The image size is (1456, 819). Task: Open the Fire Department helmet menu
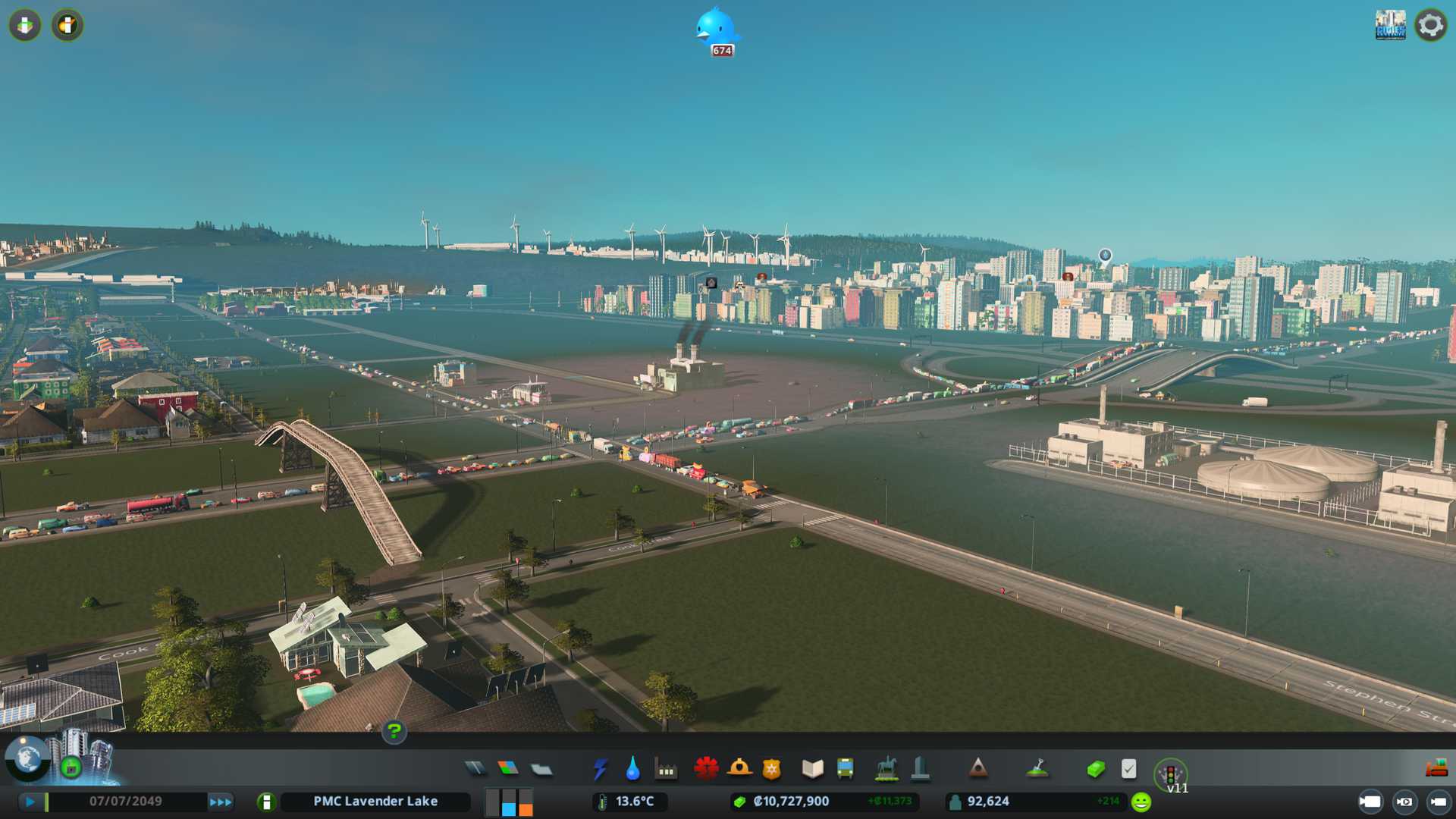pos(739,769)
